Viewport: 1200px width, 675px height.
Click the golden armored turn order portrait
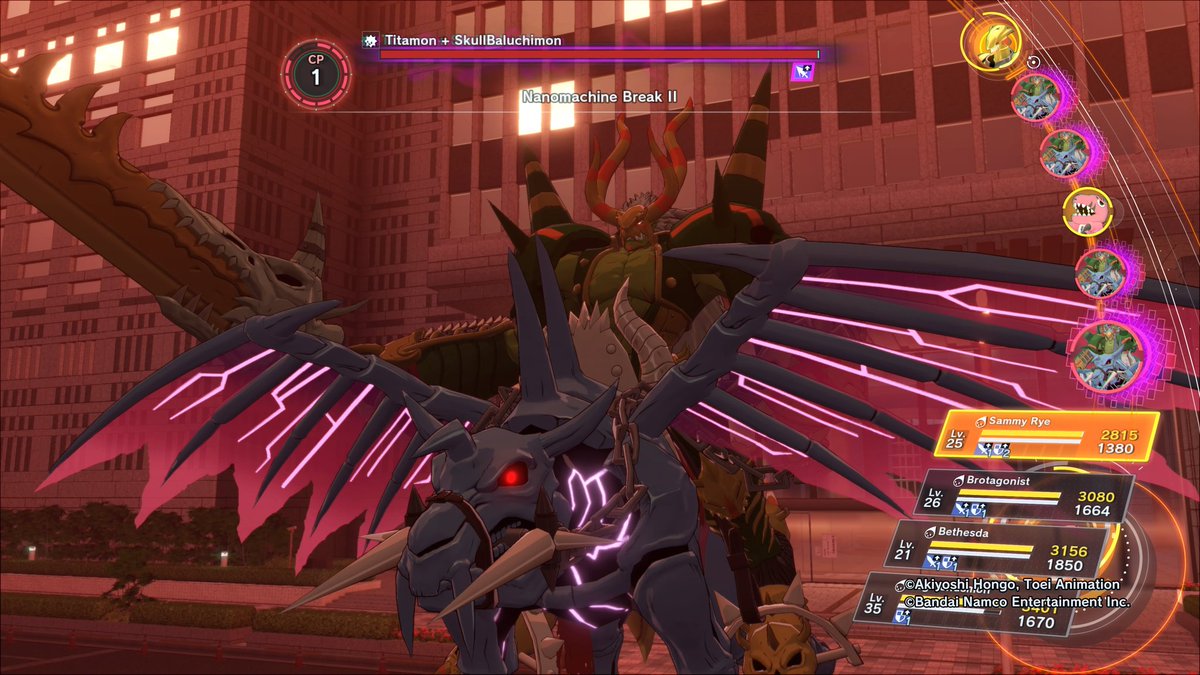(990, 41)
